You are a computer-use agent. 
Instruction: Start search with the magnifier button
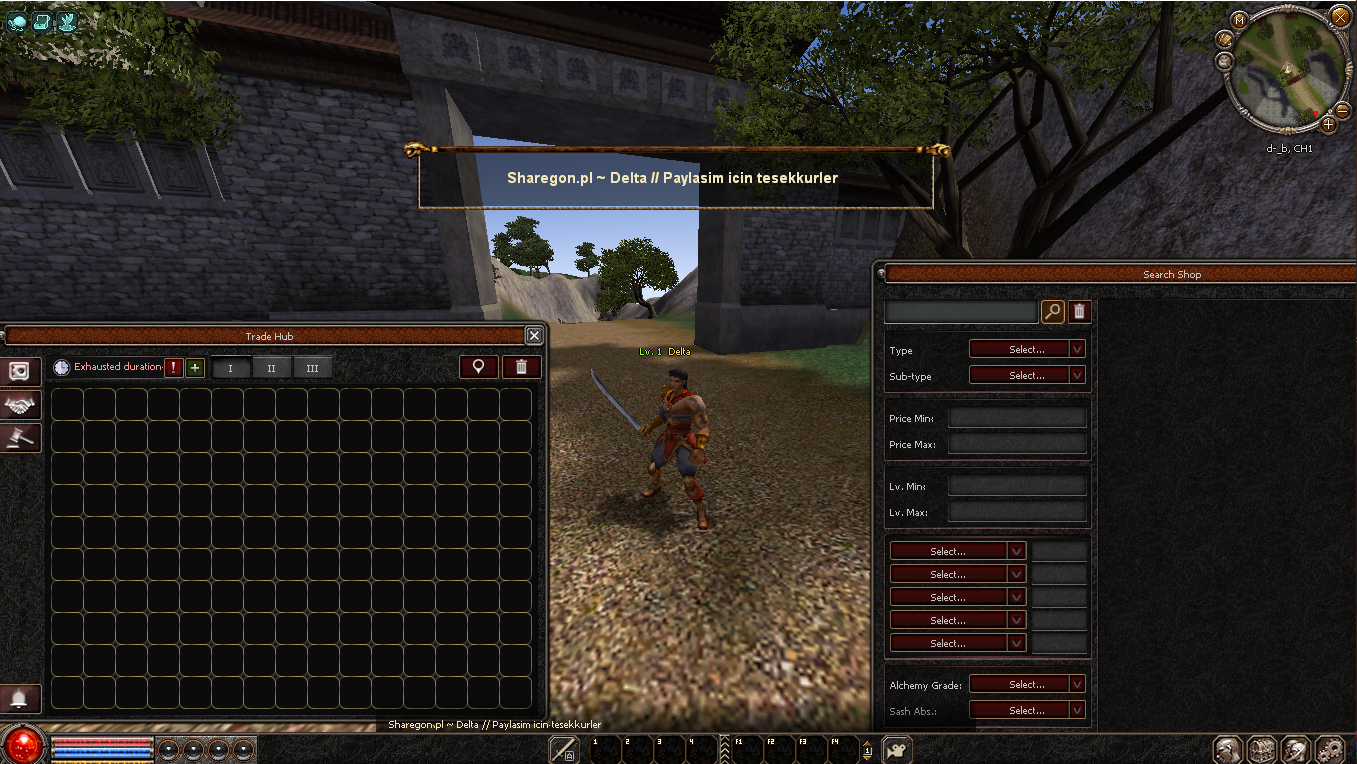[x=1052, y=312]
